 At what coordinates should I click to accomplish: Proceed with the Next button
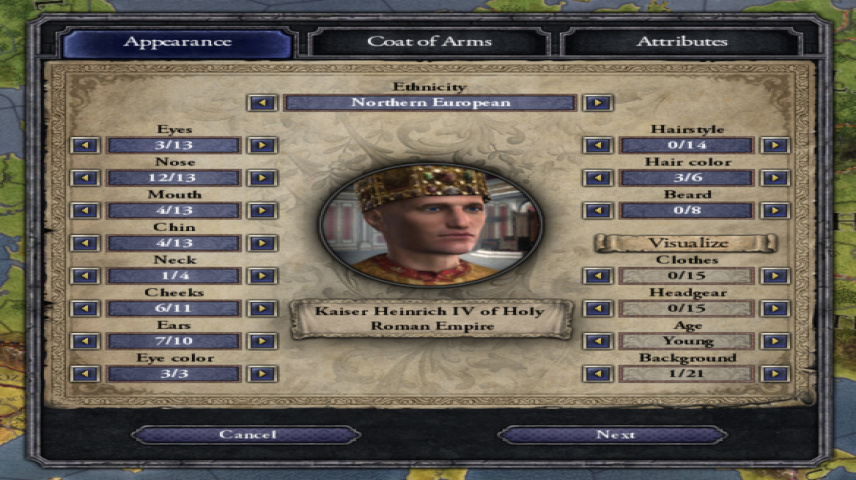pos(614,434)
